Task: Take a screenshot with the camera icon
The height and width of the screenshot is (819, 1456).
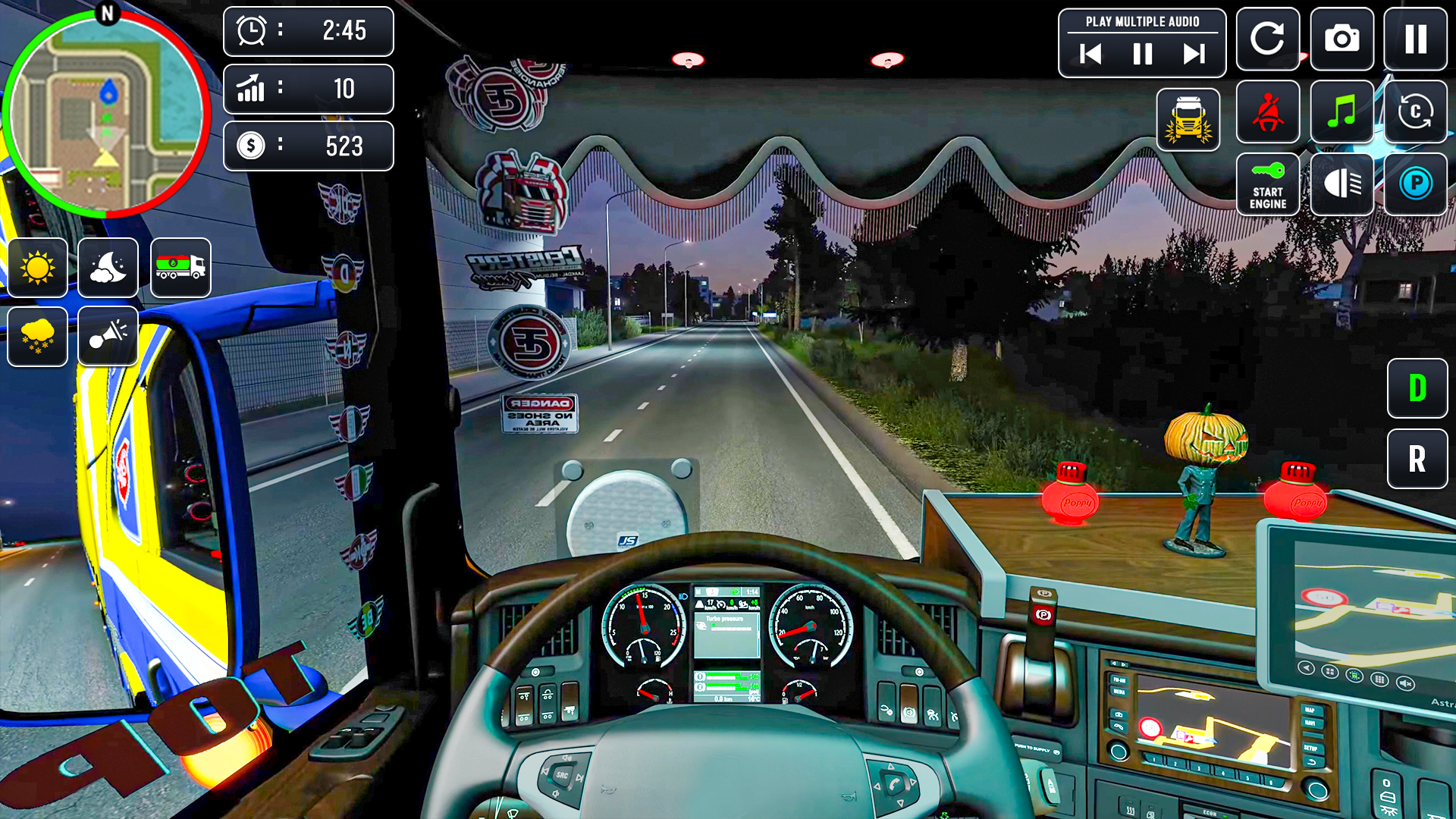Action: tap(1342, 39)
